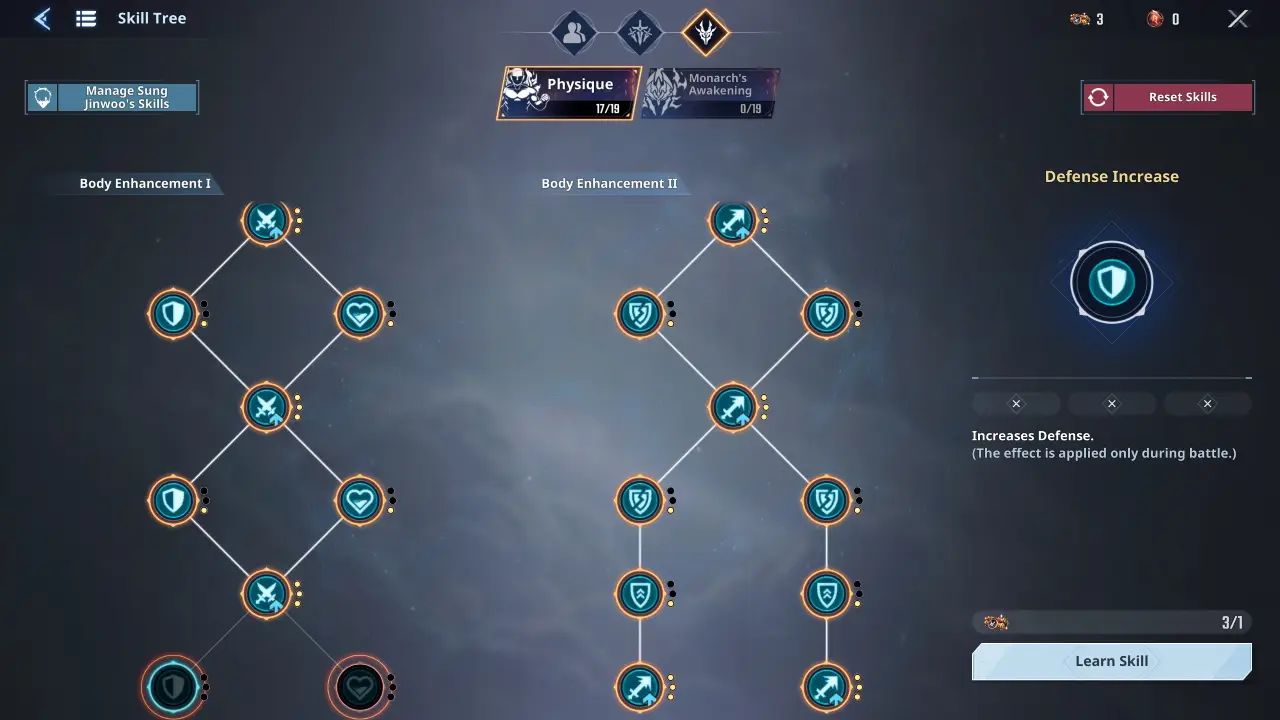
Task: Click the middle crossed-swords node in Body Enhancement I
Action: (x=267, y=406)
